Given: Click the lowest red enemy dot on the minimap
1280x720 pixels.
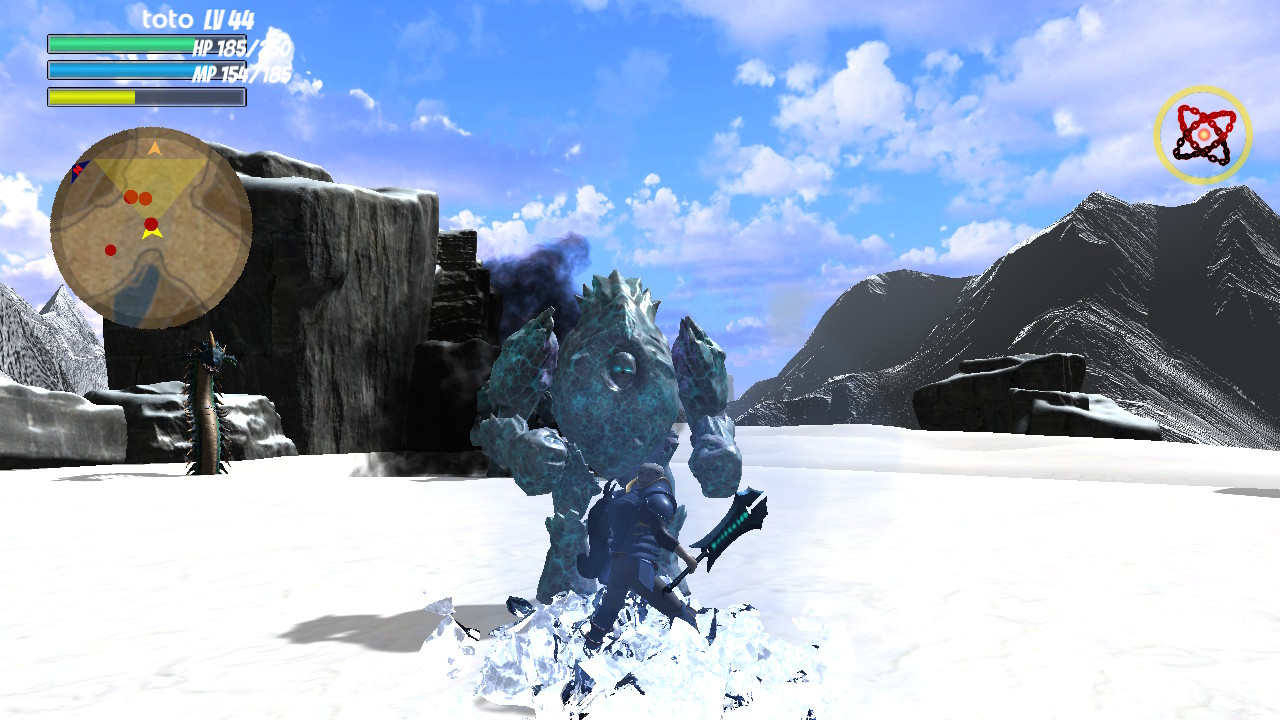Looking at the screenshot, I should click(110, 249).
